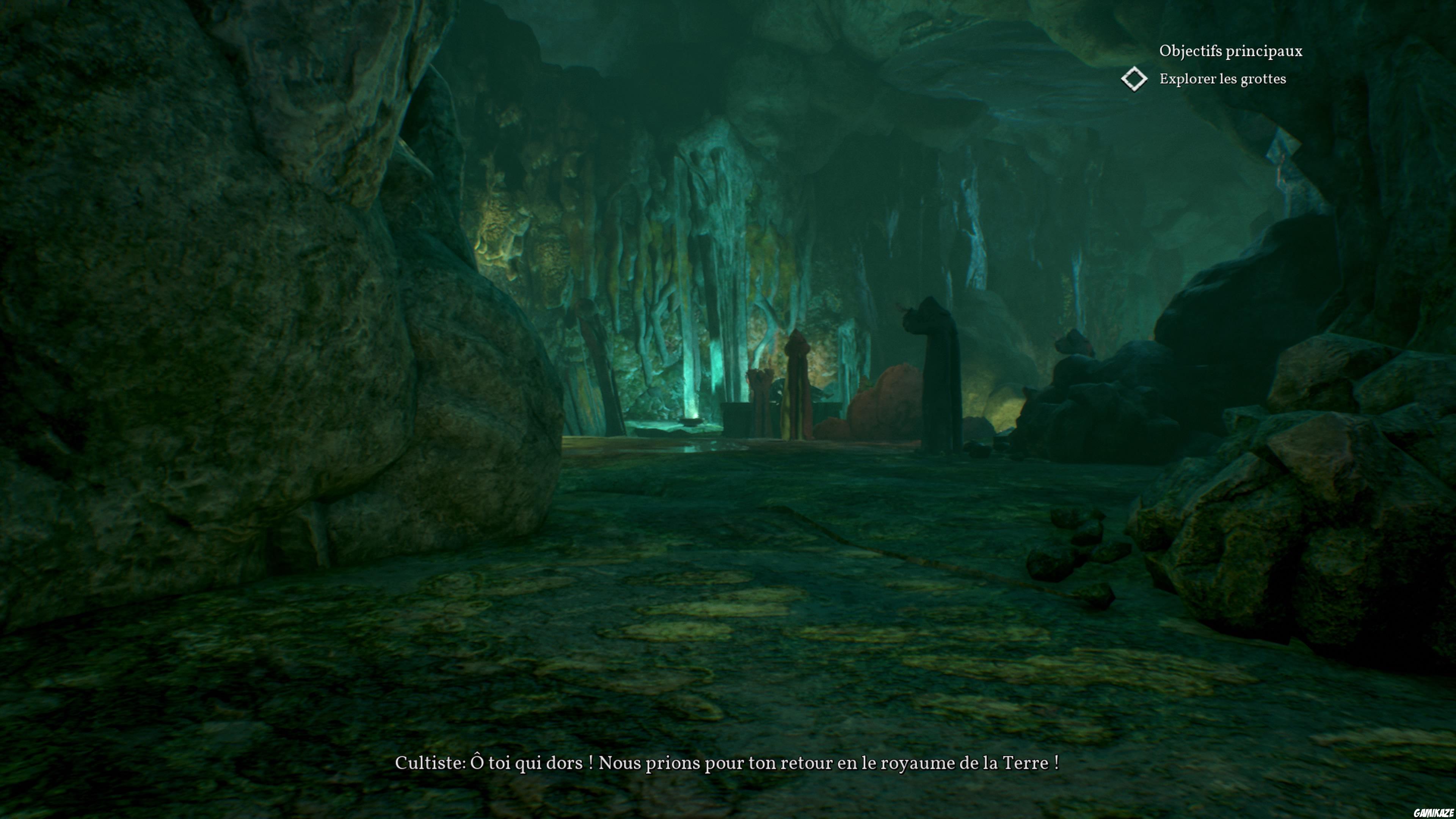Click the red-robed cultist near the altar
The width and height of the screenshot is (1456, 819).
tap(796, 395)
